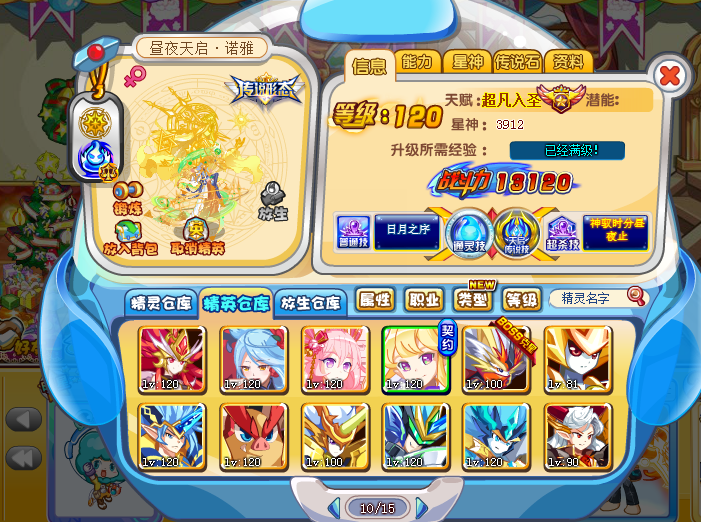Filter spirits by 职业

(423, 299)
